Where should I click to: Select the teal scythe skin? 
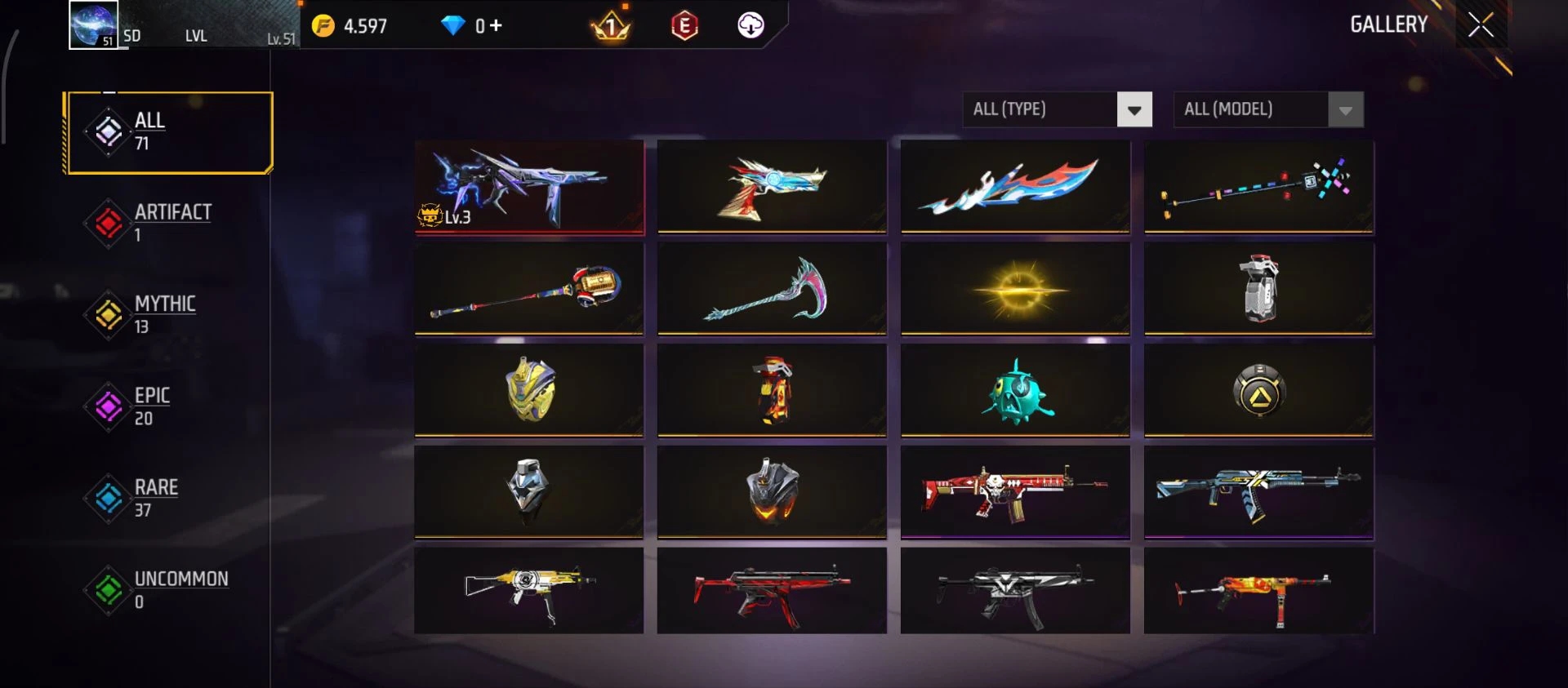tap(771, 289)
